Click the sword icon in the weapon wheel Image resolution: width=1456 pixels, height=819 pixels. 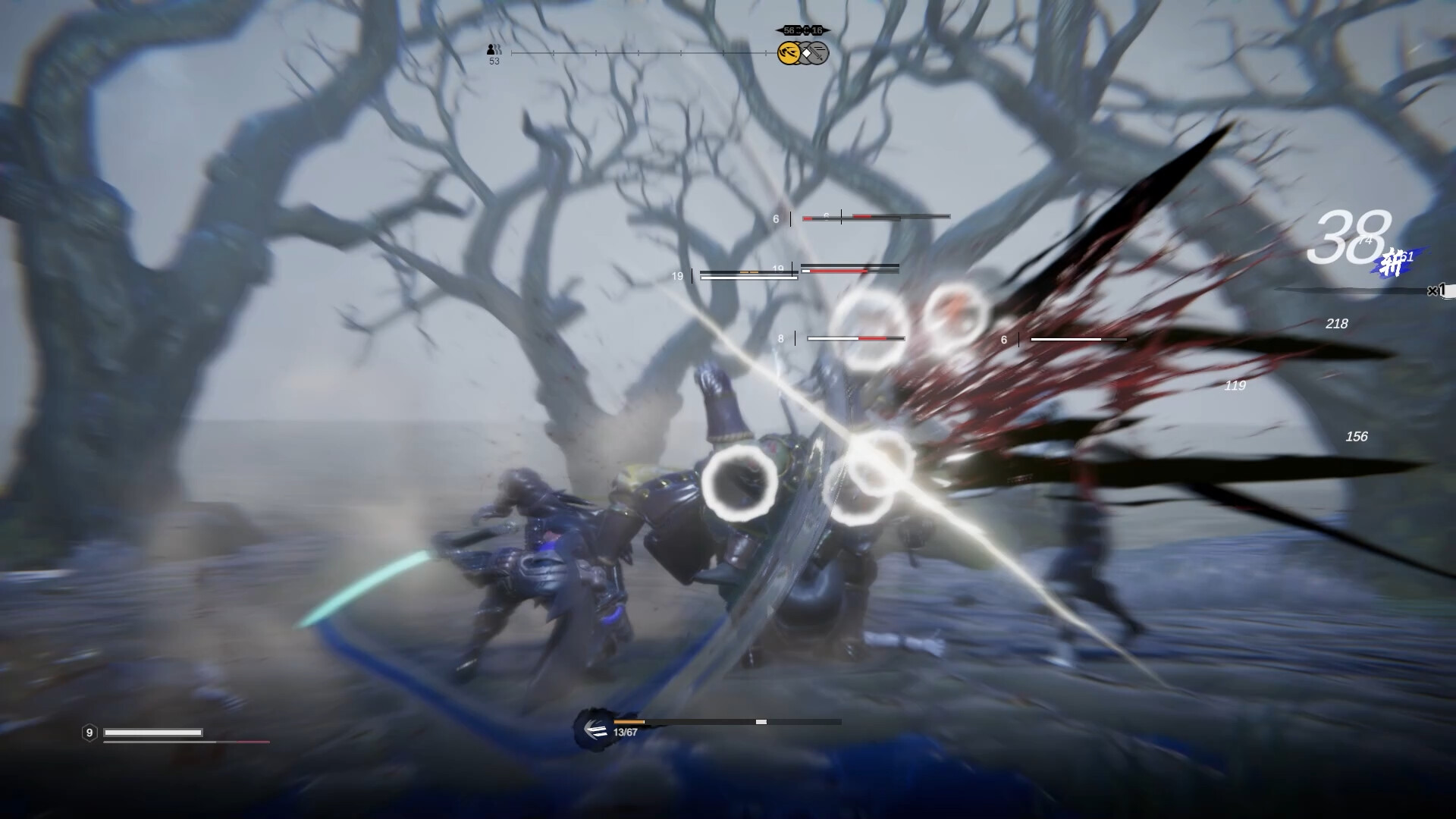[817, 54]
